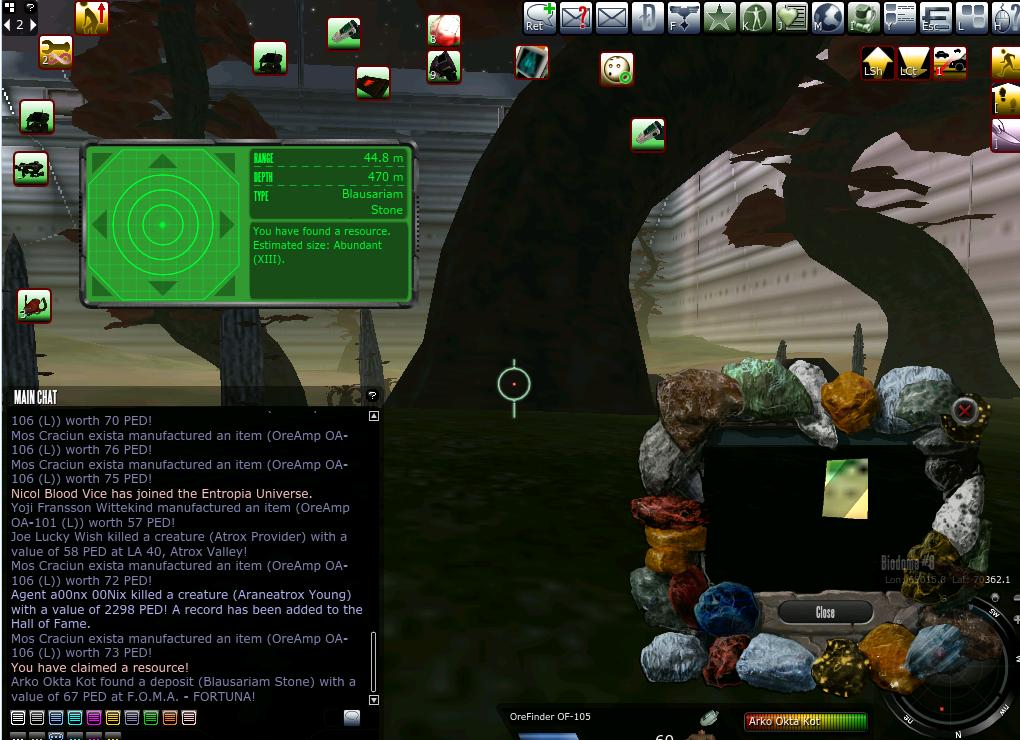Close the deposit claim window
The width and height of the screenshot is (1020, 740).
825,612
